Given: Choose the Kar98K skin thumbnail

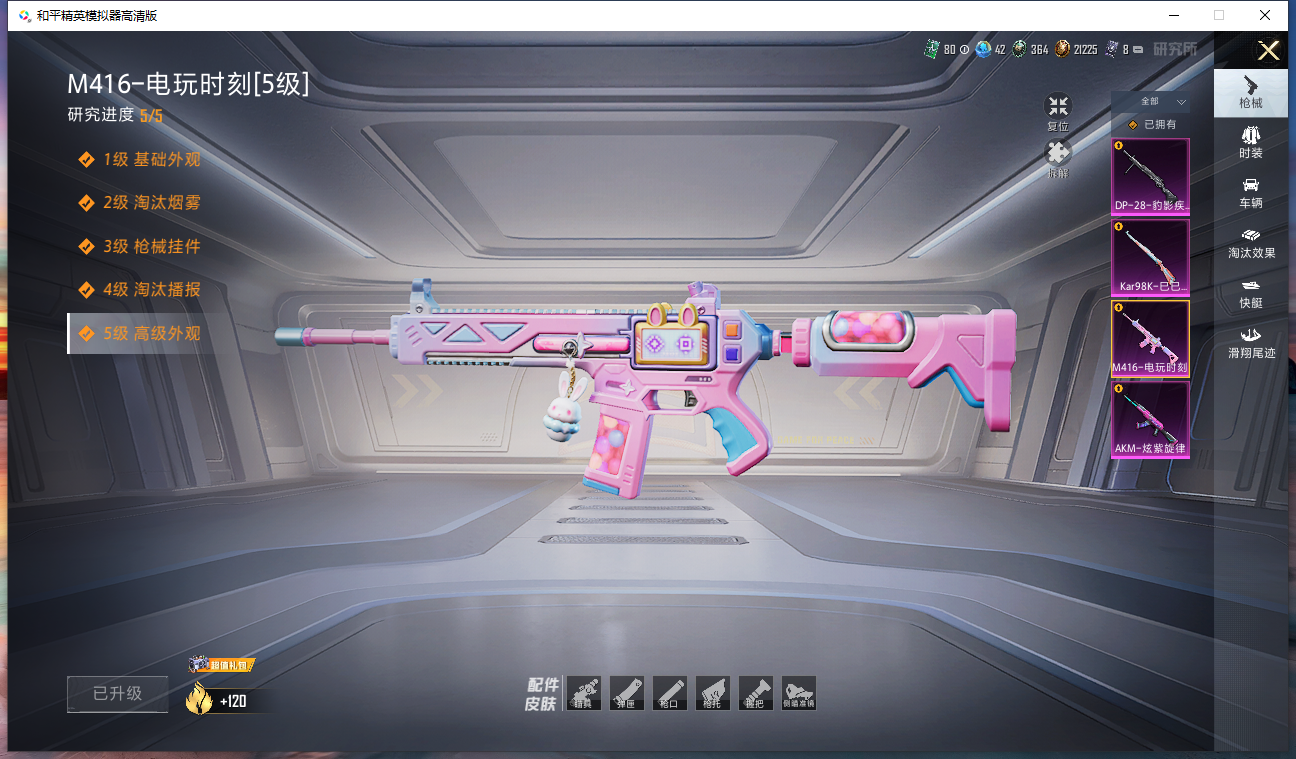Looking at the screenshot, I should [1151, 257].
